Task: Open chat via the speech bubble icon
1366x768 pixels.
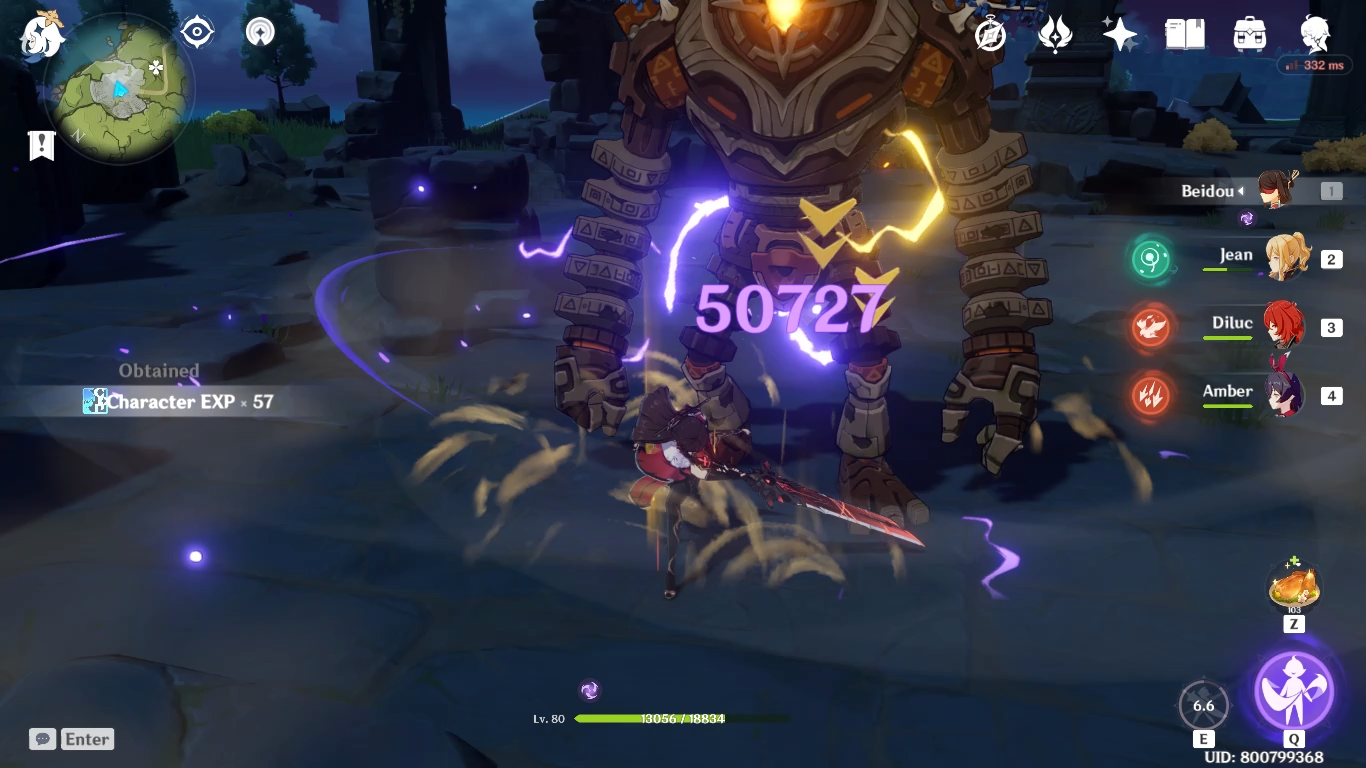Action: pyautogui.click(x=41, y=739)
